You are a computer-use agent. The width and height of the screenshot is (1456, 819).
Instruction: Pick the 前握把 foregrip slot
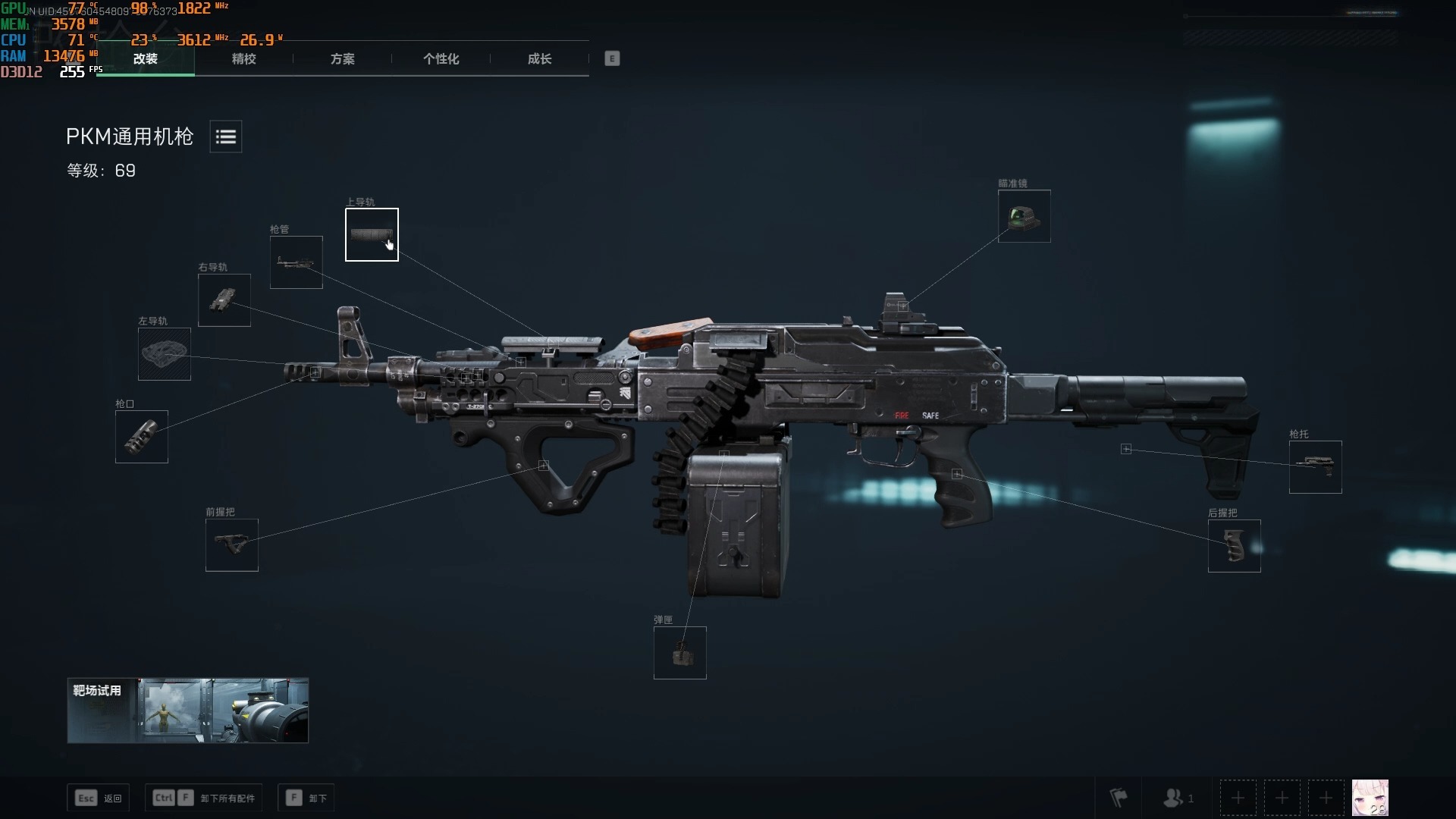pos(232,545)
